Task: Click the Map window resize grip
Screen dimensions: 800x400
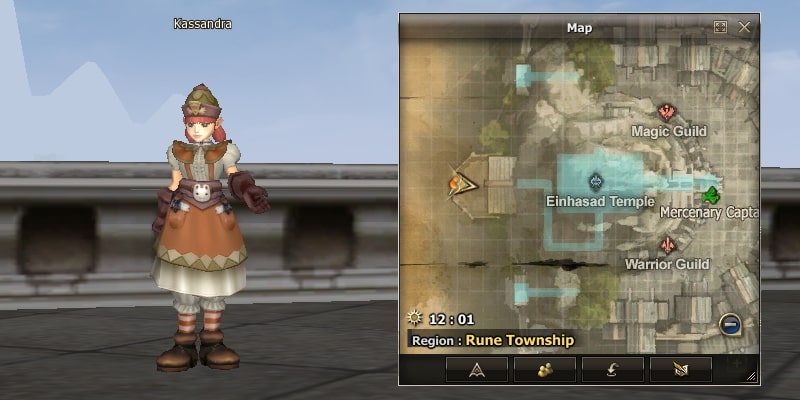Action: click(751, 376)
